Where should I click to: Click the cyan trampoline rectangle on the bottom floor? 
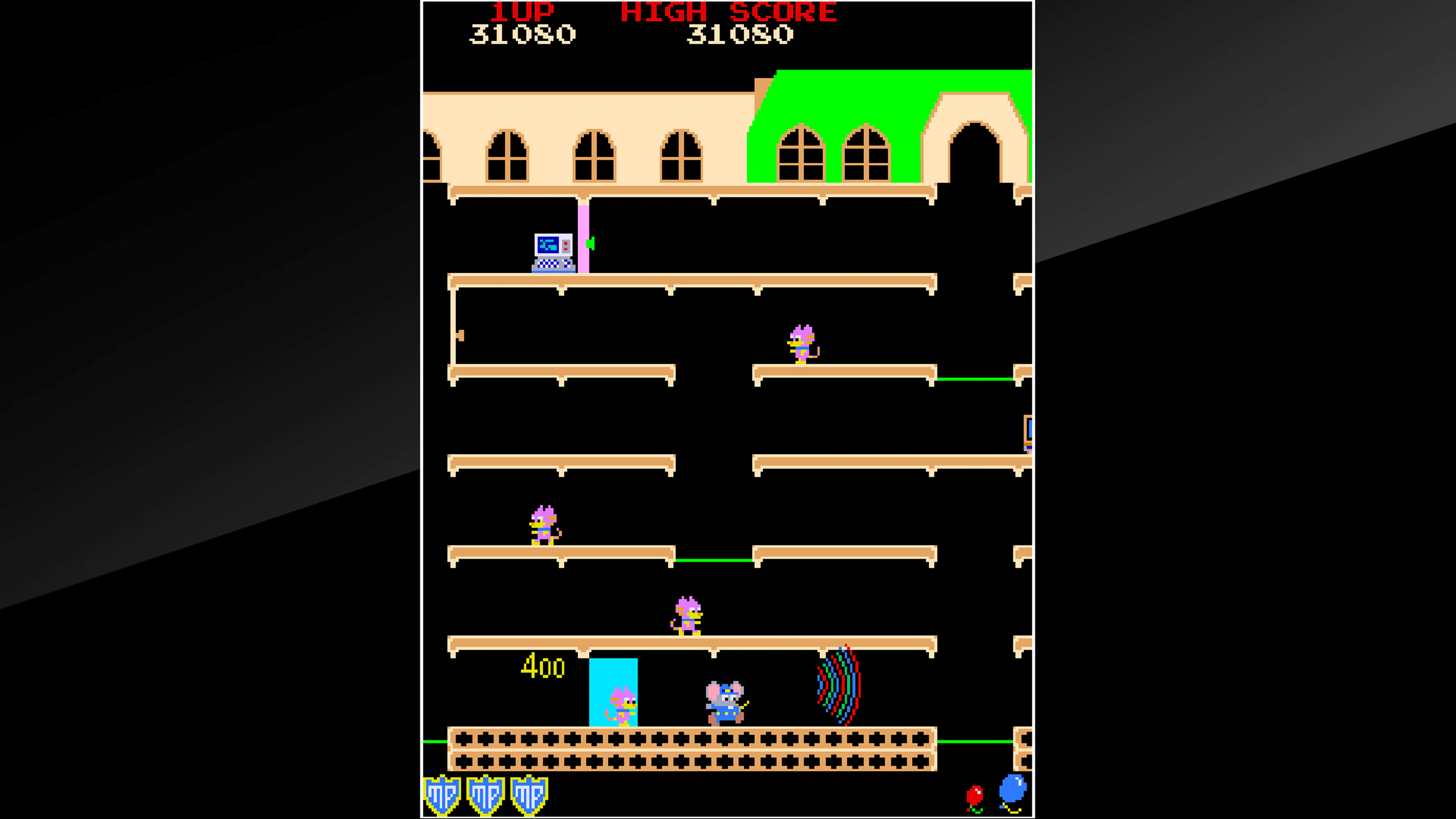point(614,692)
